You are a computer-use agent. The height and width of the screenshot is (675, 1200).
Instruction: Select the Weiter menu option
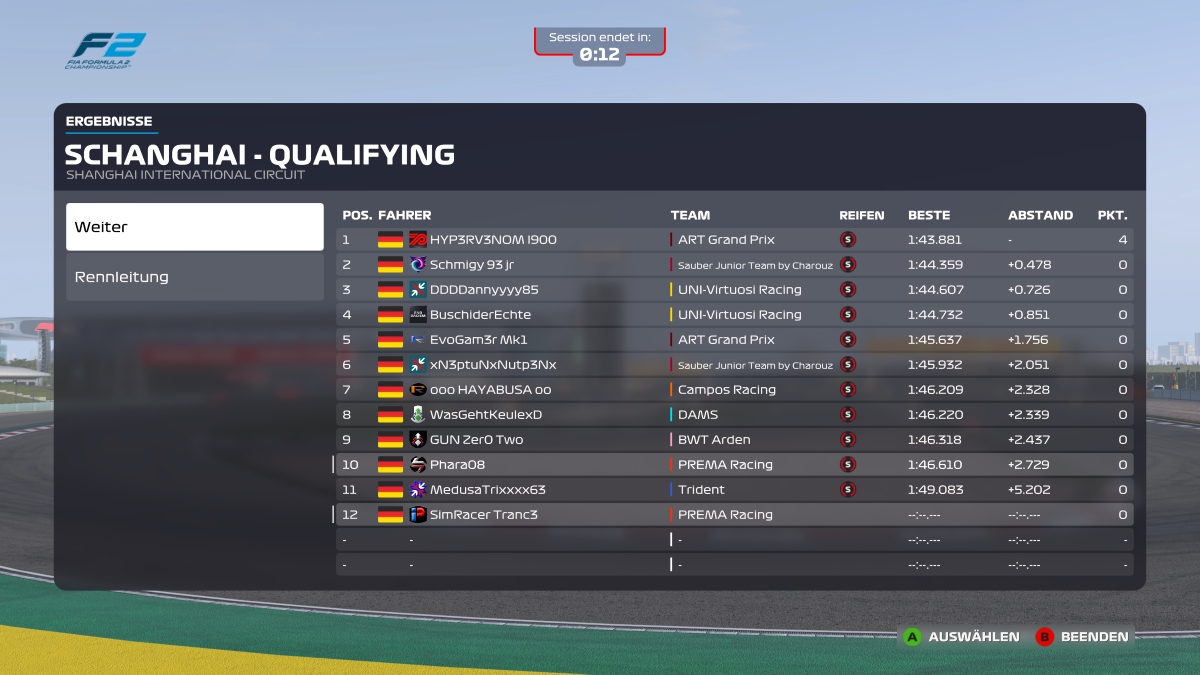[195, 227]
